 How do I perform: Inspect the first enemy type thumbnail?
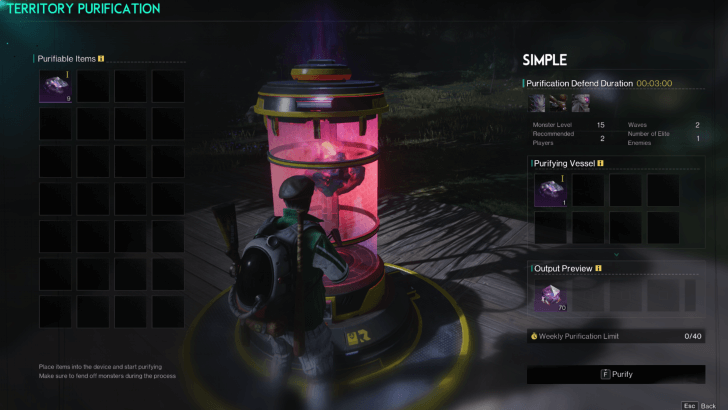538,102
